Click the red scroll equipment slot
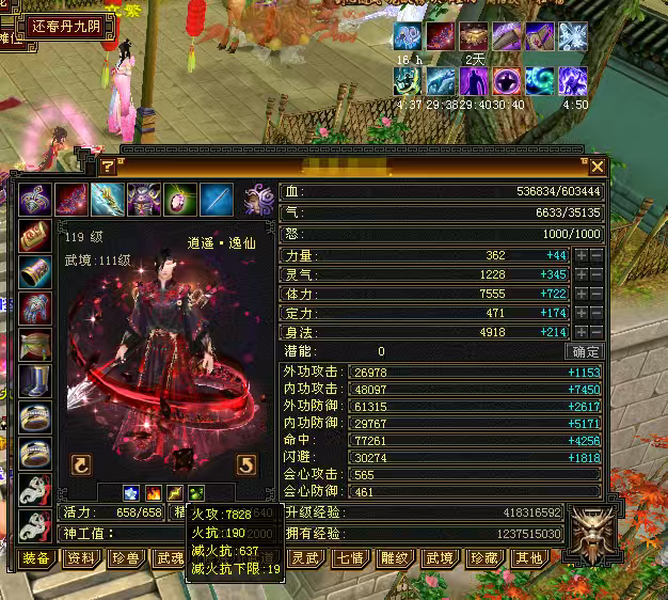The image size is (668, 600). [36, 237]
